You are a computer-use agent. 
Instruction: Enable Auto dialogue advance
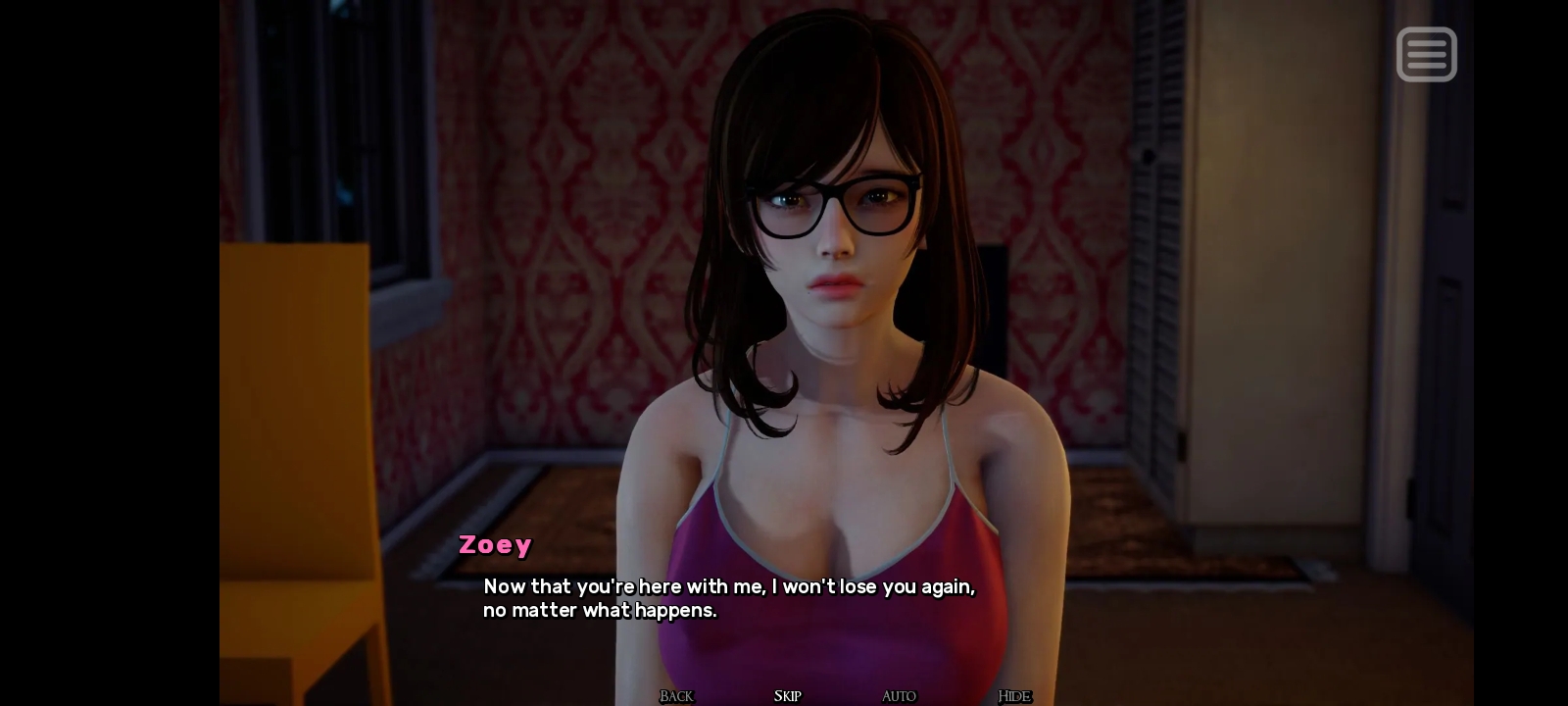pyautogui.click(x=899, y=696)
